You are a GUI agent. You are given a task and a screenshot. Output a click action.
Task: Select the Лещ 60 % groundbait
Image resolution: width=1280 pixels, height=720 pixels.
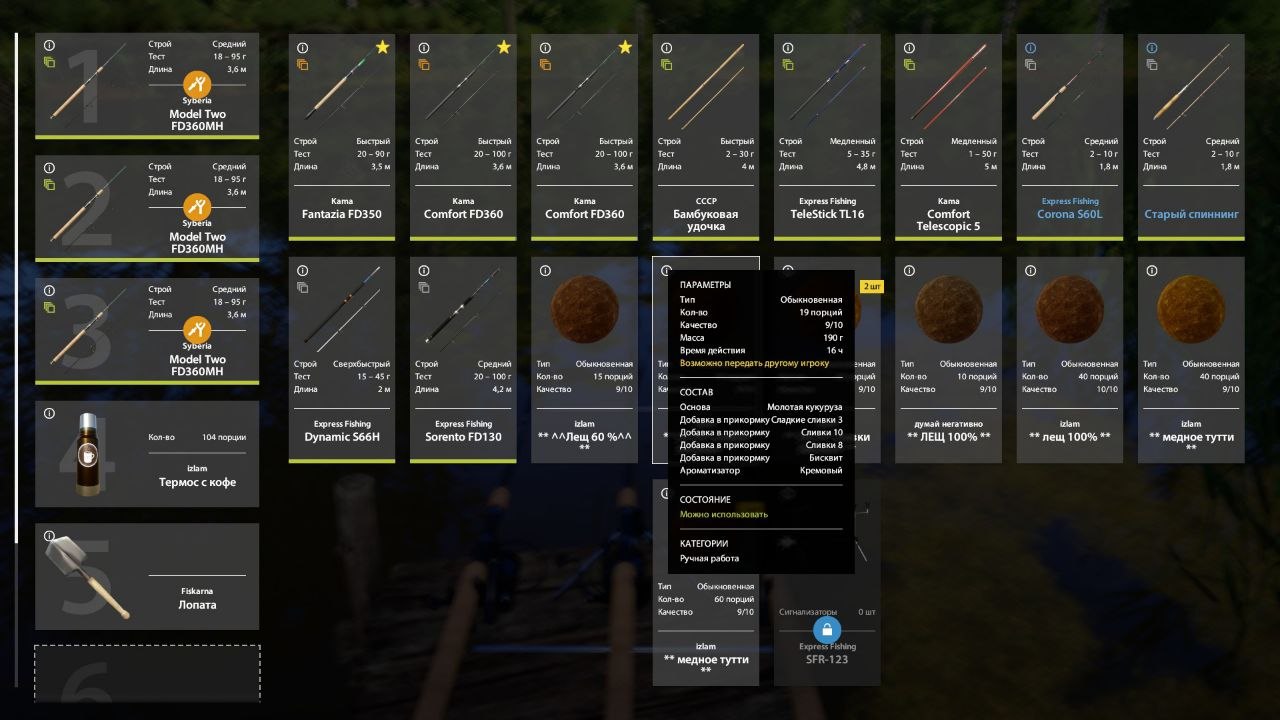584,360
